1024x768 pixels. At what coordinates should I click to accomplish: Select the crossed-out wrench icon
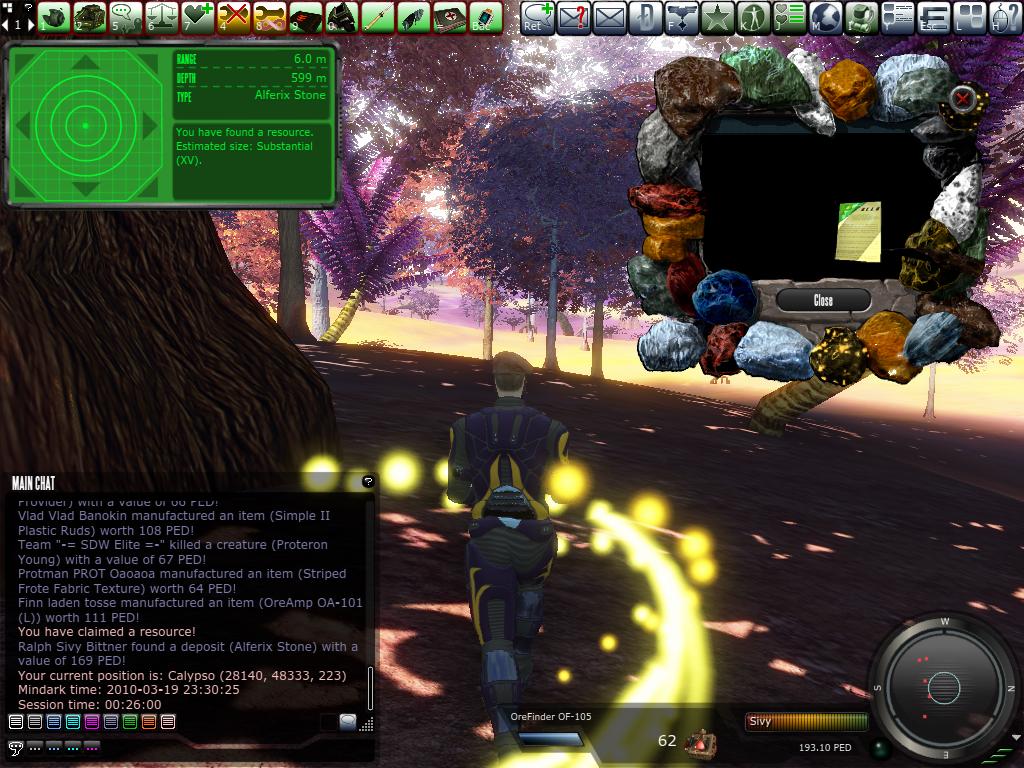coord(233,17)
